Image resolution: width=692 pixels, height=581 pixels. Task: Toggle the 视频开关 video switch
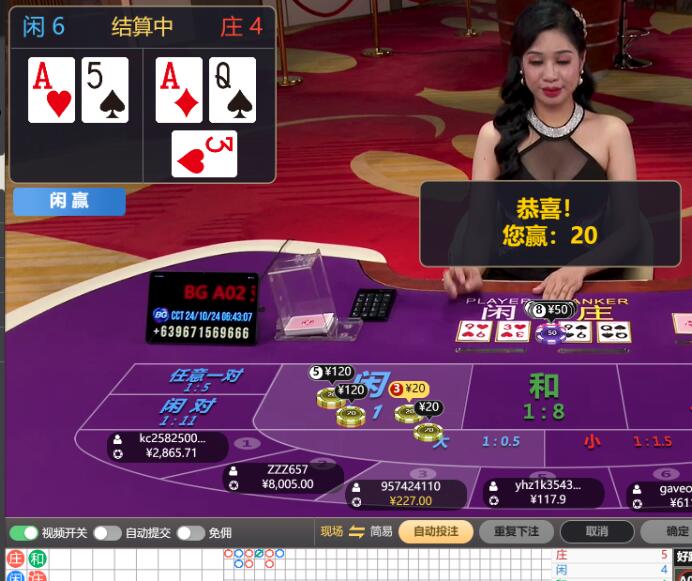pos(24,533)
